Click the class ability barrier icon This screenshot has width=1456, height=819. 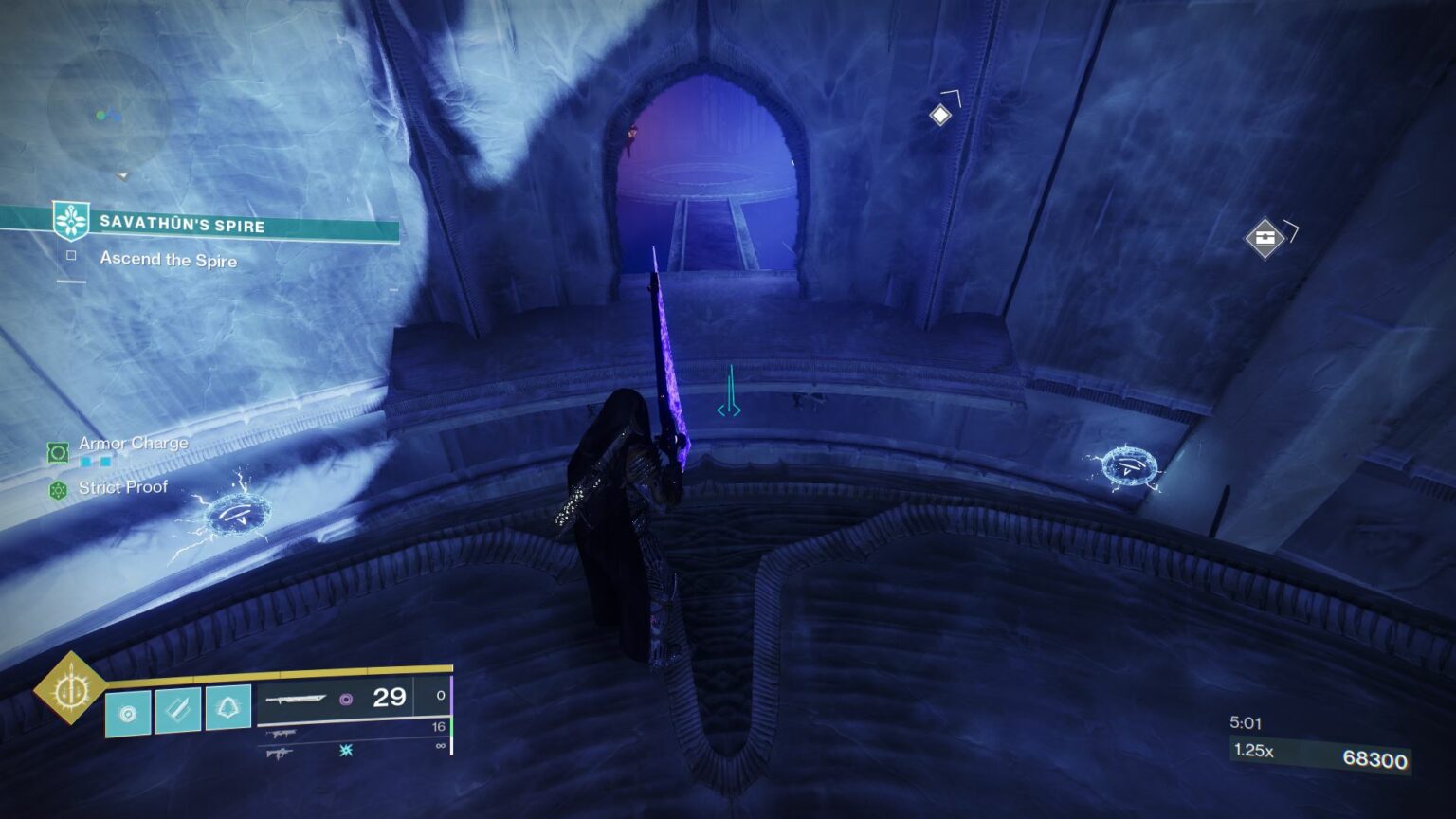tap(229, 708)
